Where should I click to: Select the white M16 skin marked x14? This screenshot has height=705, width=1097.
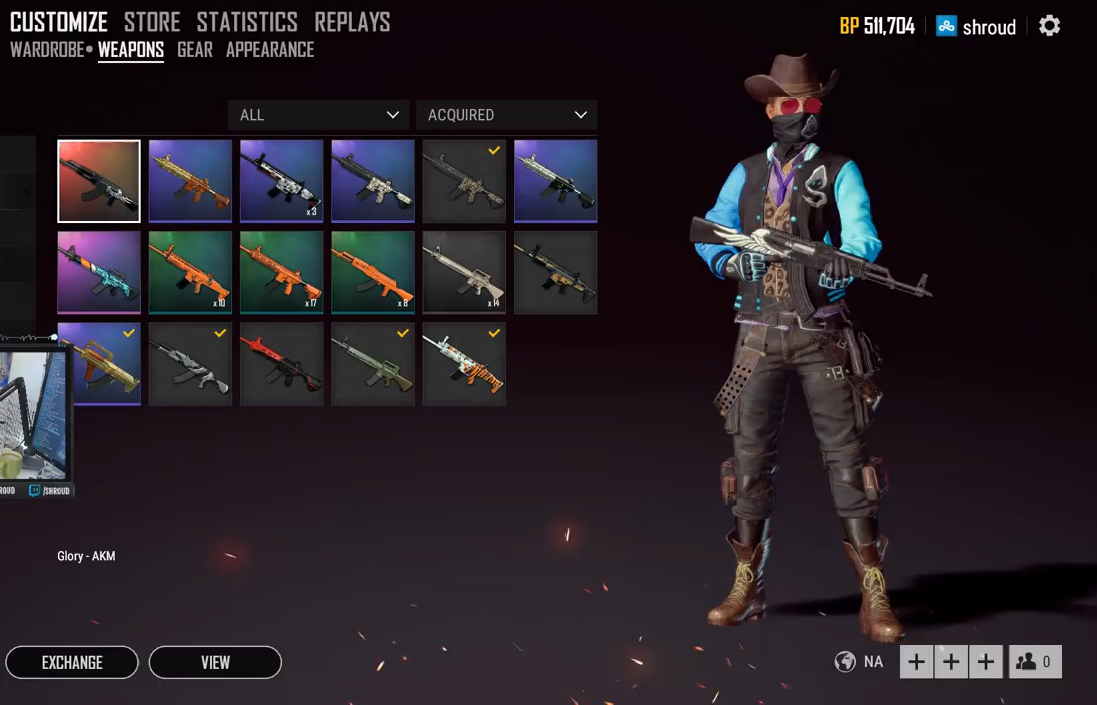click(x=464, y=272)
